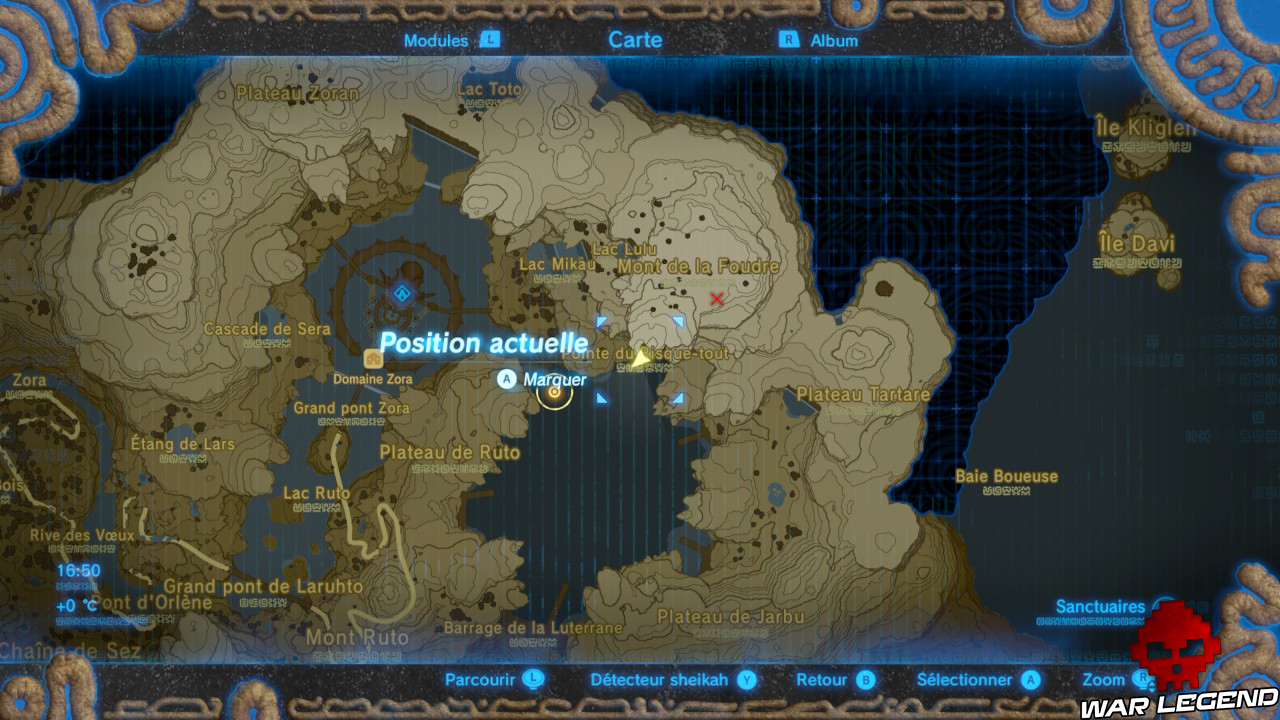Click the red X marker on Mont de la Foudre

point(718,299)
